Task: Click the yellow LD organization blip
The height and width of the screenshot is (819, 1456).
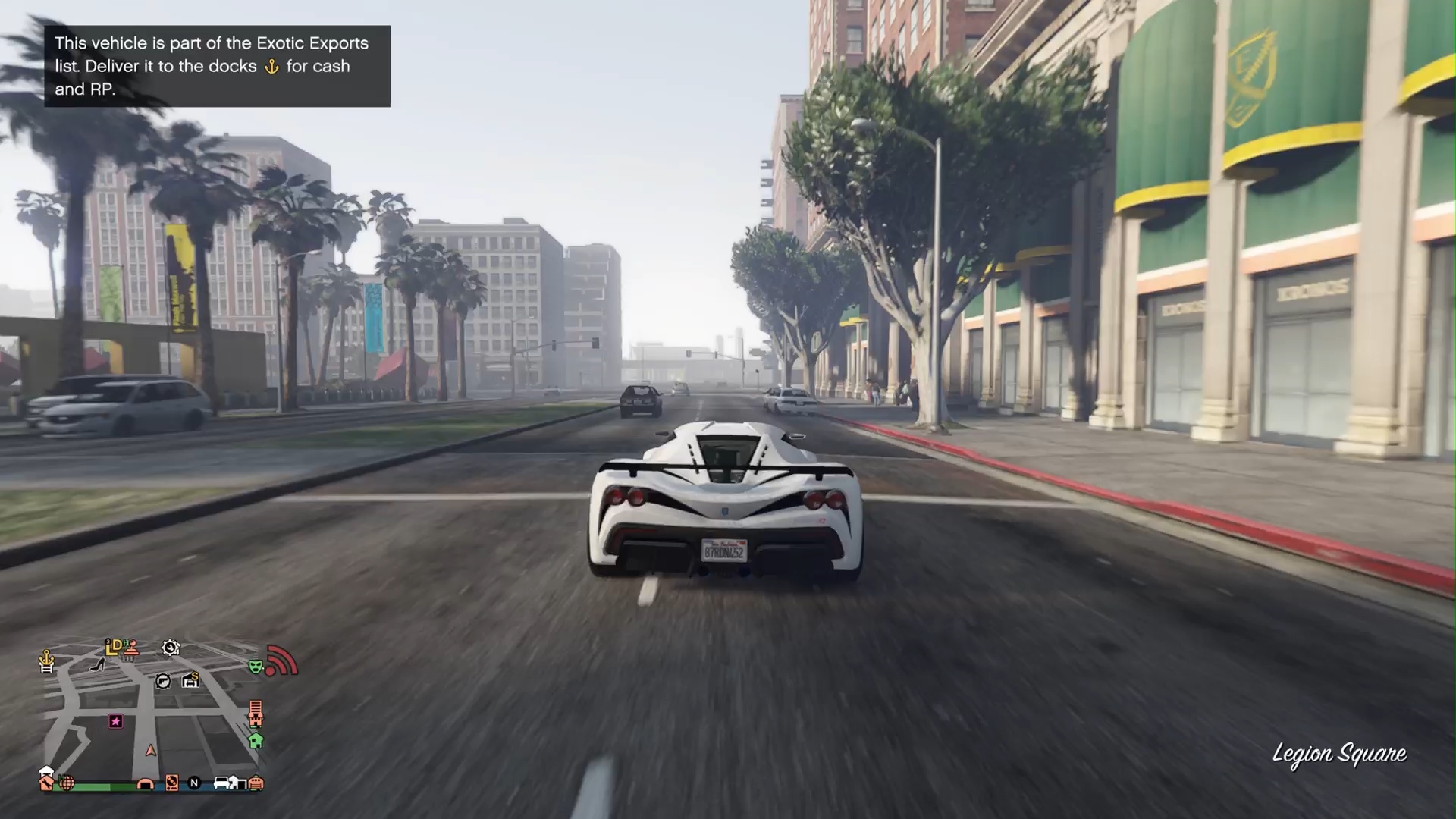Action: tap(114, 646)
